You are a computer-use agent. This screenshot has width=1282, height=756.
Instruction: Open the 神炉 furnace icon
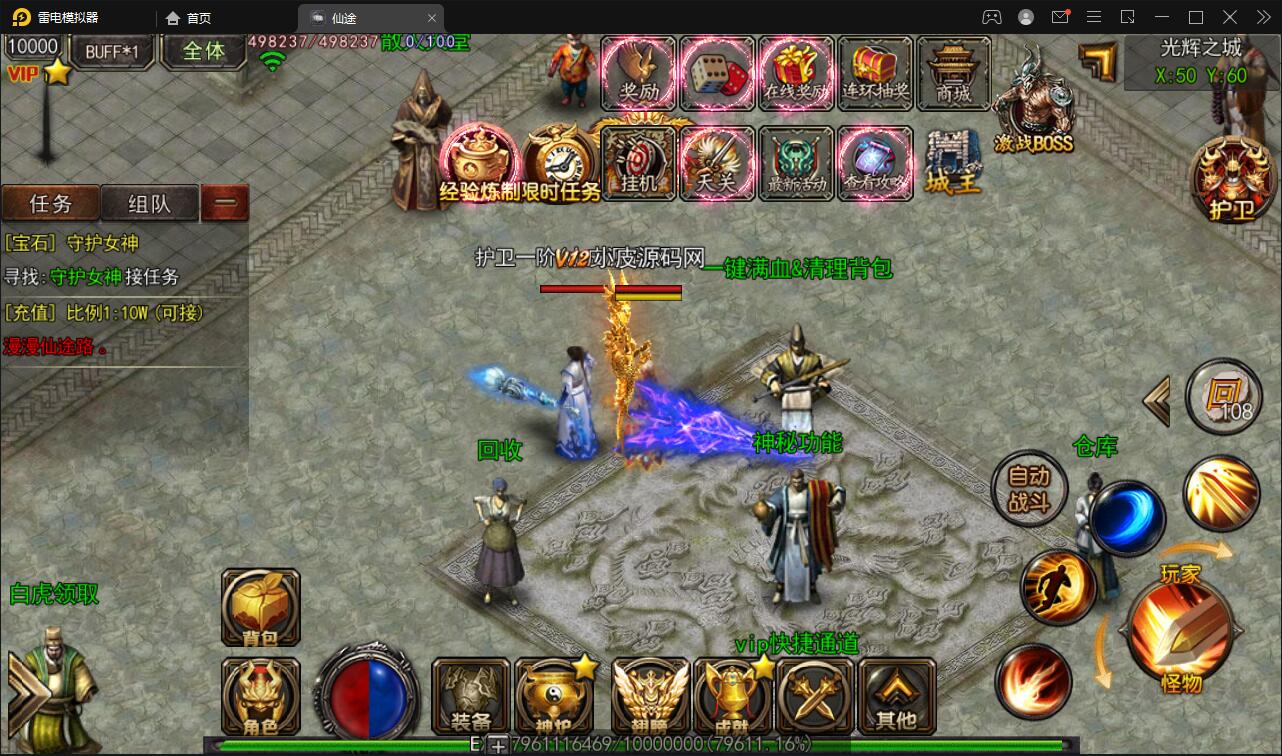click(x=553, y=695)
